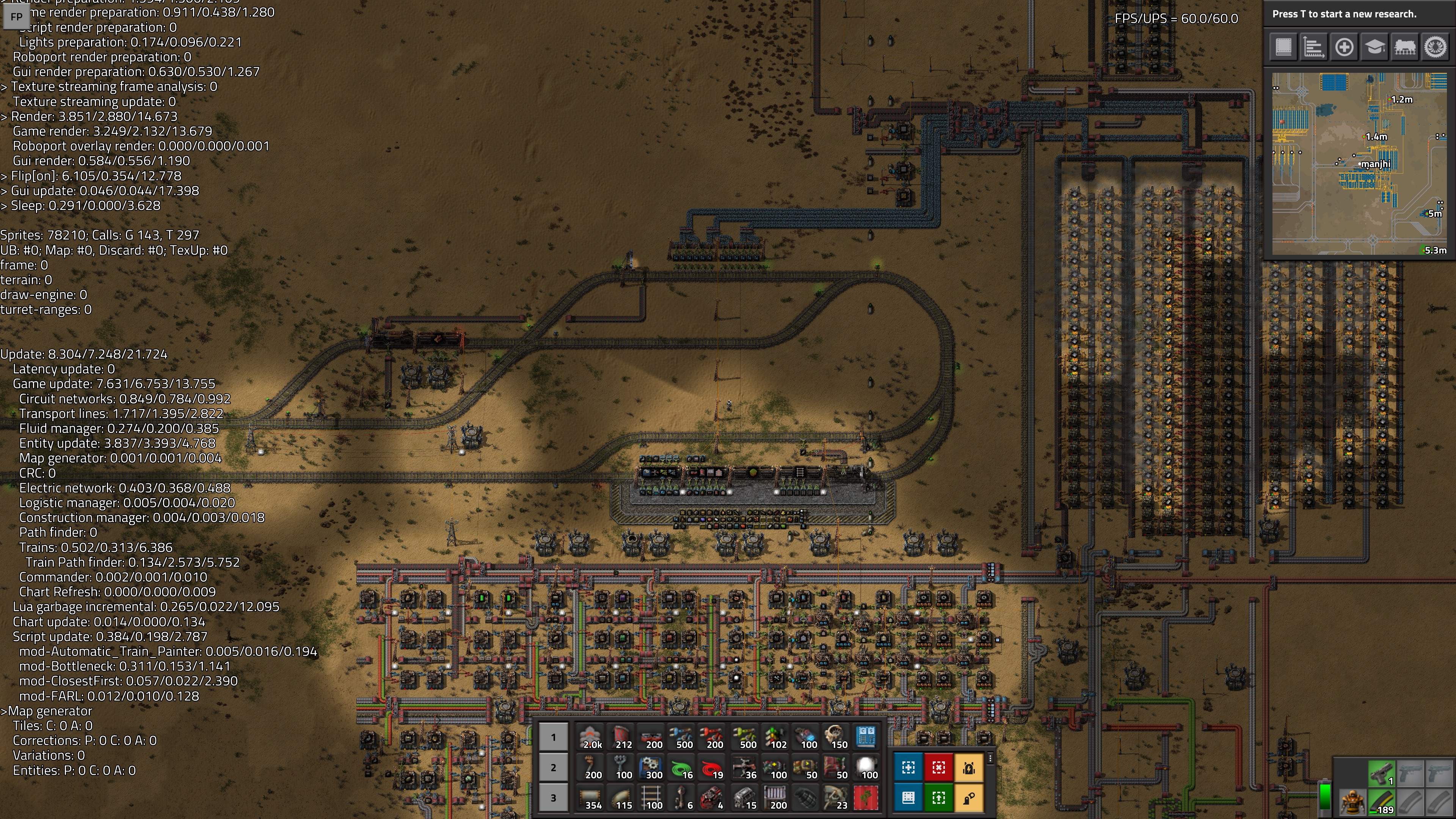Select quickbar row 1 selector
1456x819 pixels.
tap(553, 737)
